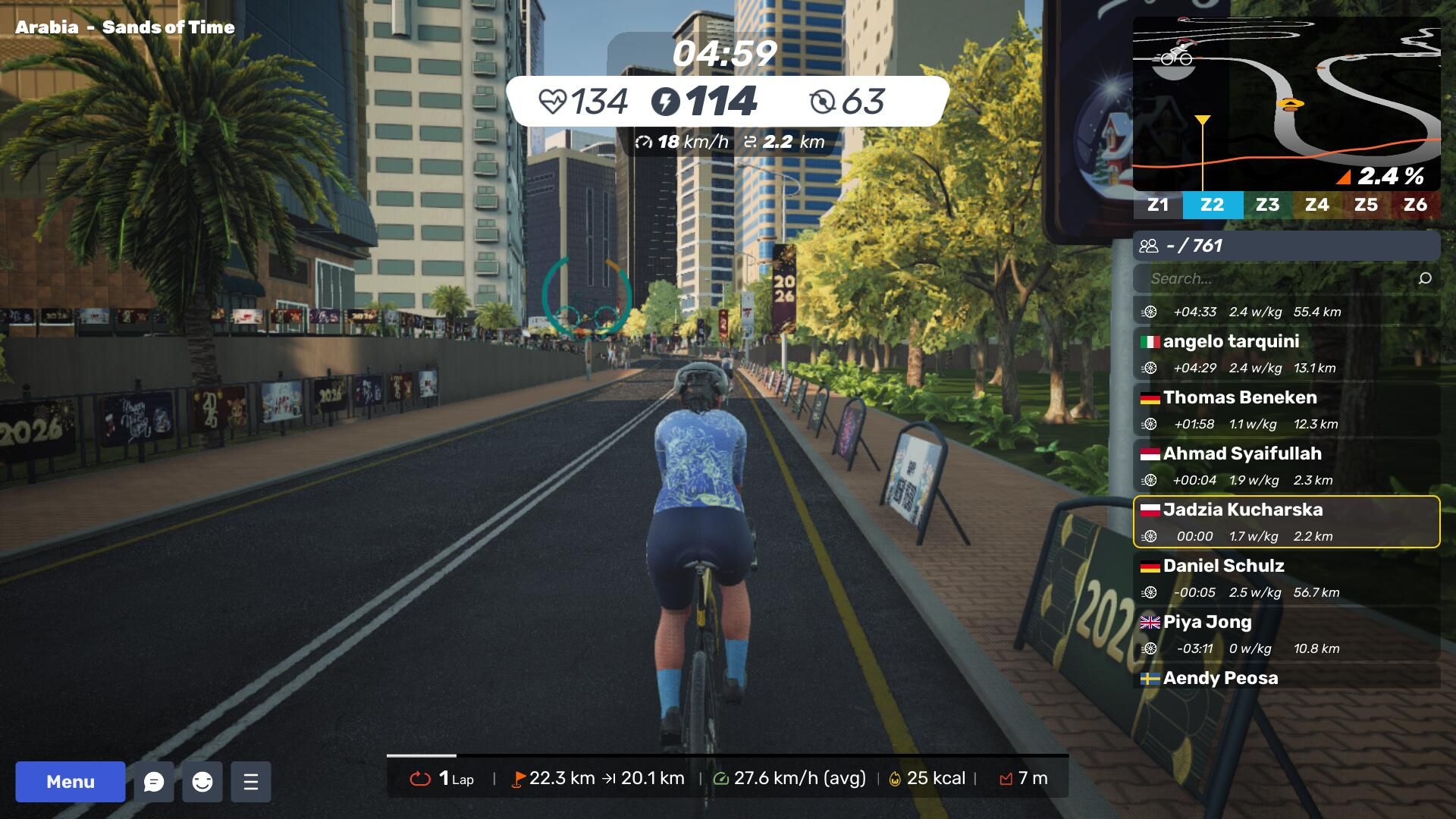Open the smiley emote button

point(202,782)
